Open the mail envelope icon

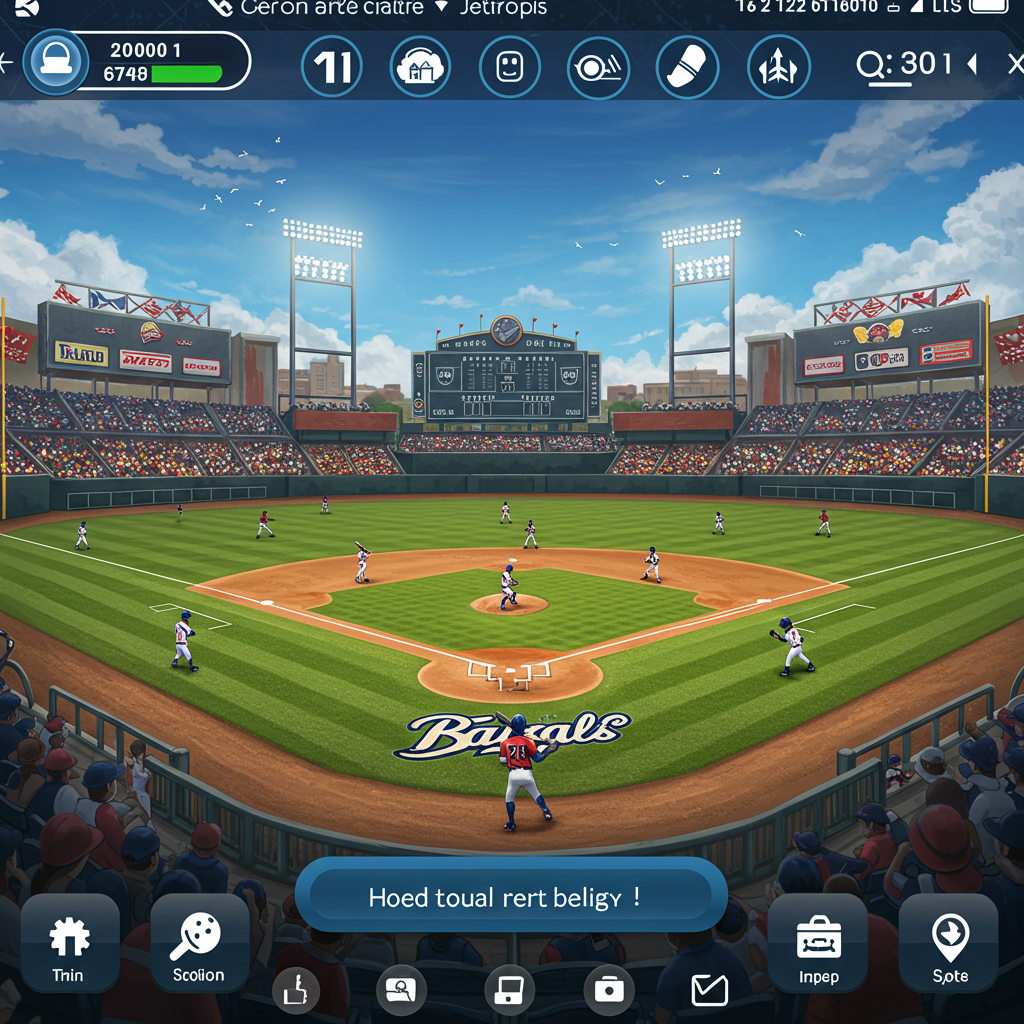point(710,991)
